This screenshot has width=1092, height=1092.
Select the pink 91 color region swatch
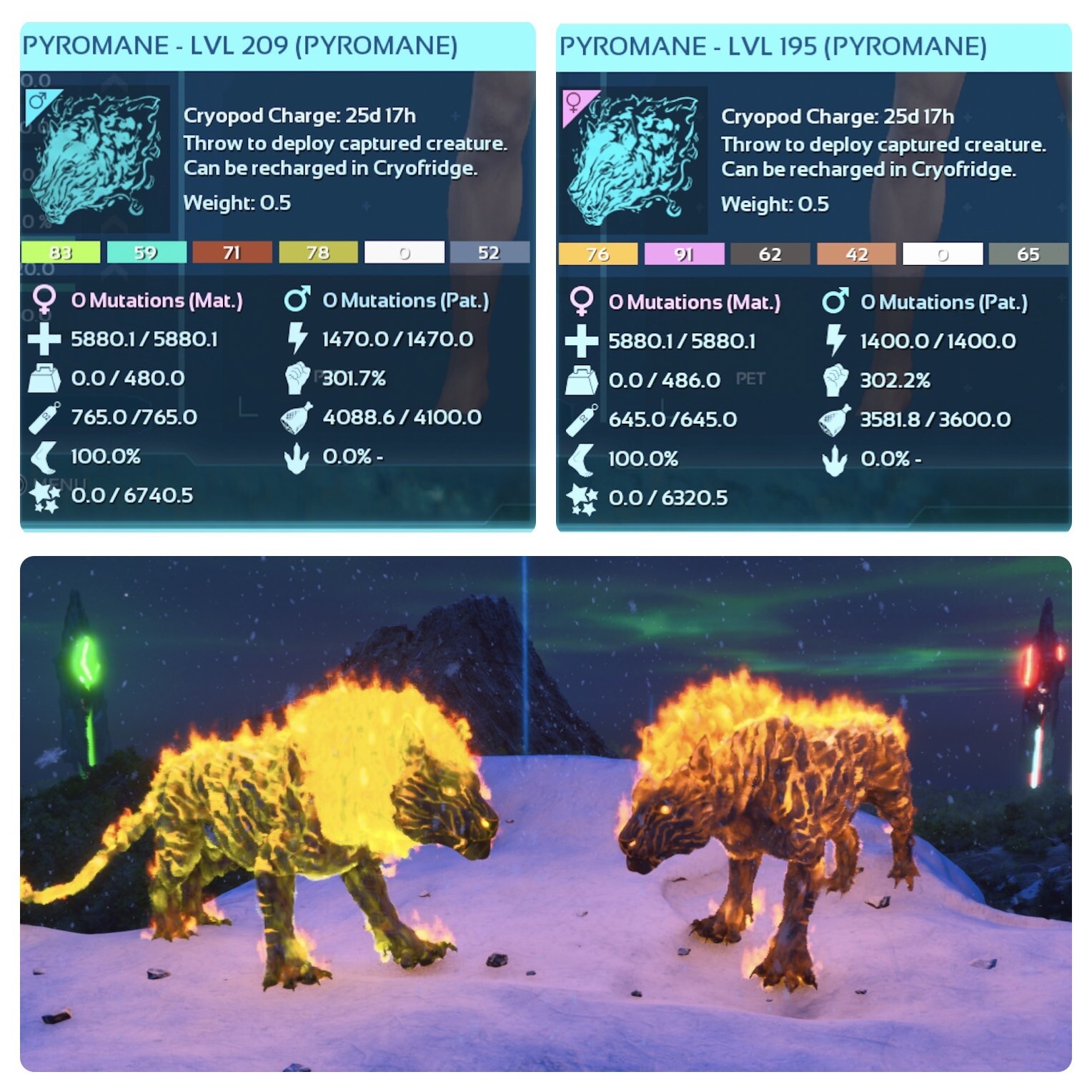(685, 253)
